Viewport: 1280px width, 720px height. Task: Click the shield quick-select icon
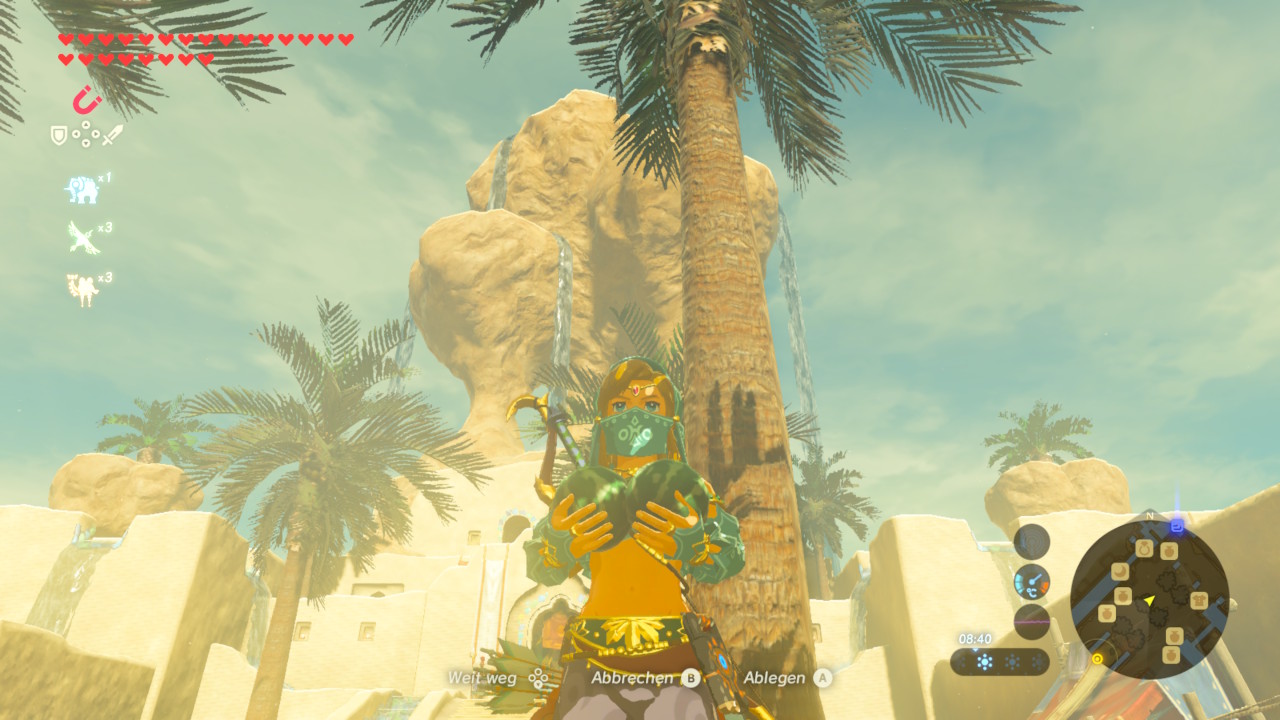(x=59, y=134)
